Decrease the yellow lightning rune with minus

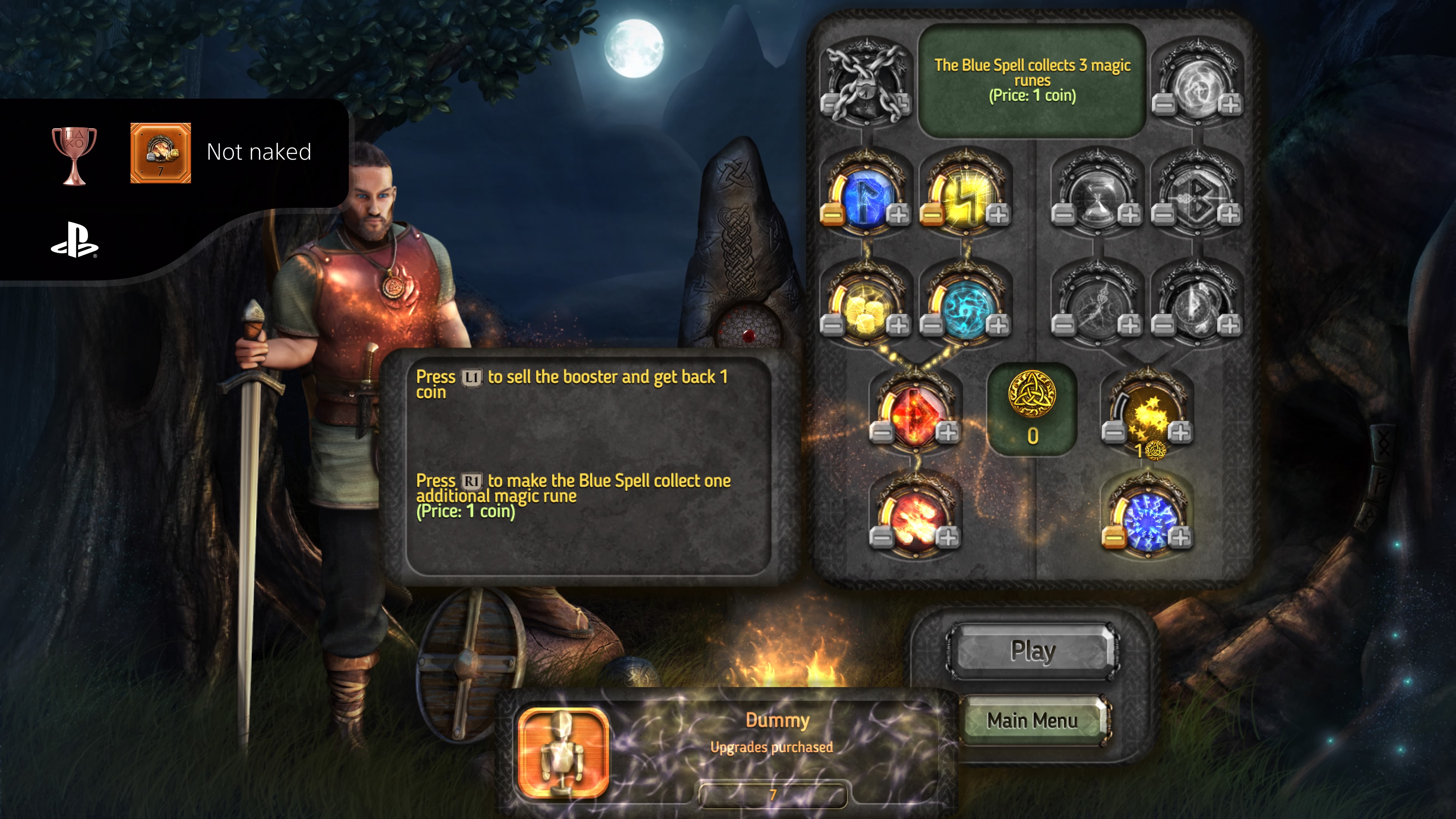(932, 215)
